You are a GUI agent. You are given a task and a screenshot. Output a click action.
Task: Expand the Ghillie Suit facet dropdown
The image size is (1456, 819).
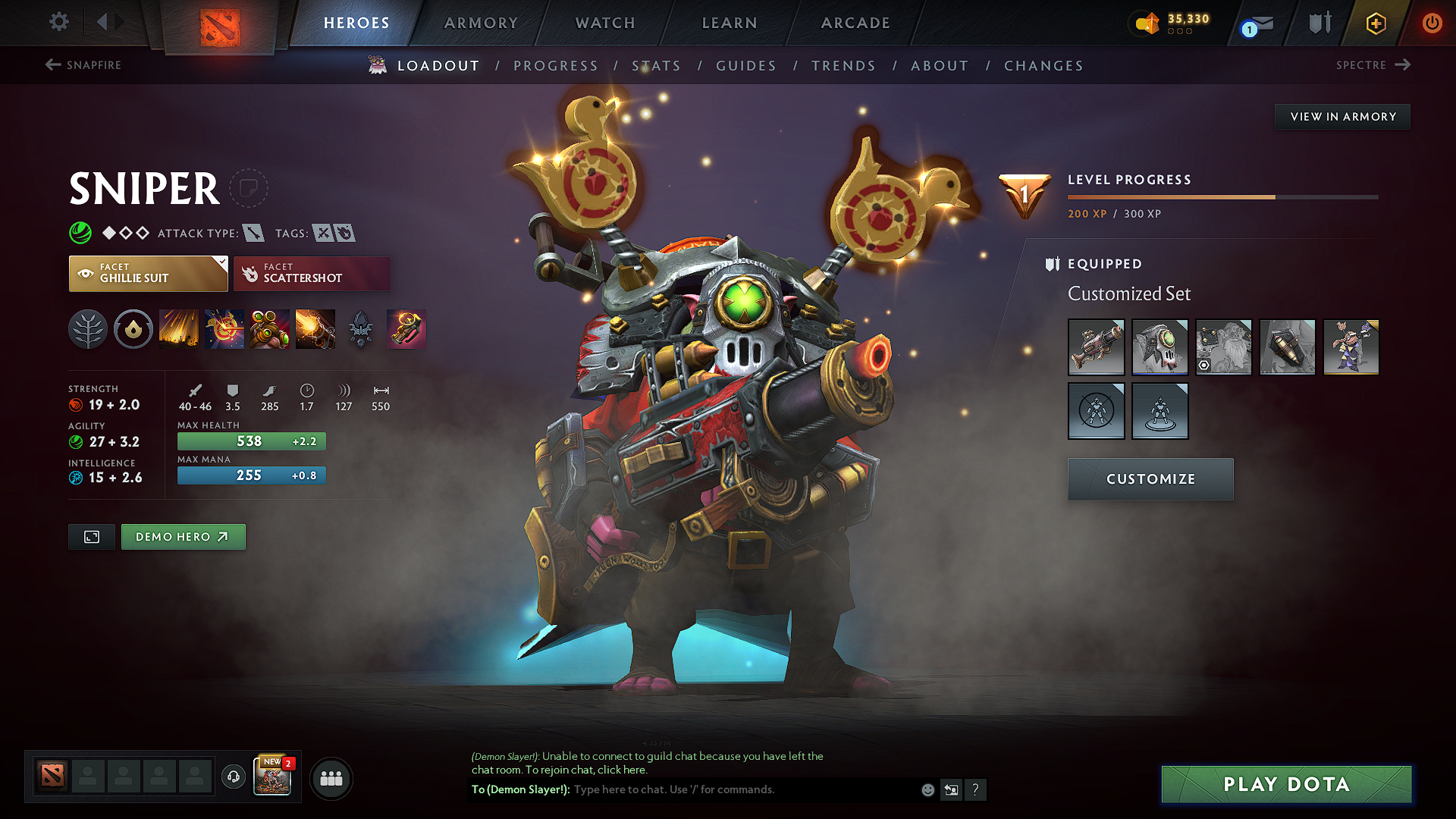(x=220, y=264)
